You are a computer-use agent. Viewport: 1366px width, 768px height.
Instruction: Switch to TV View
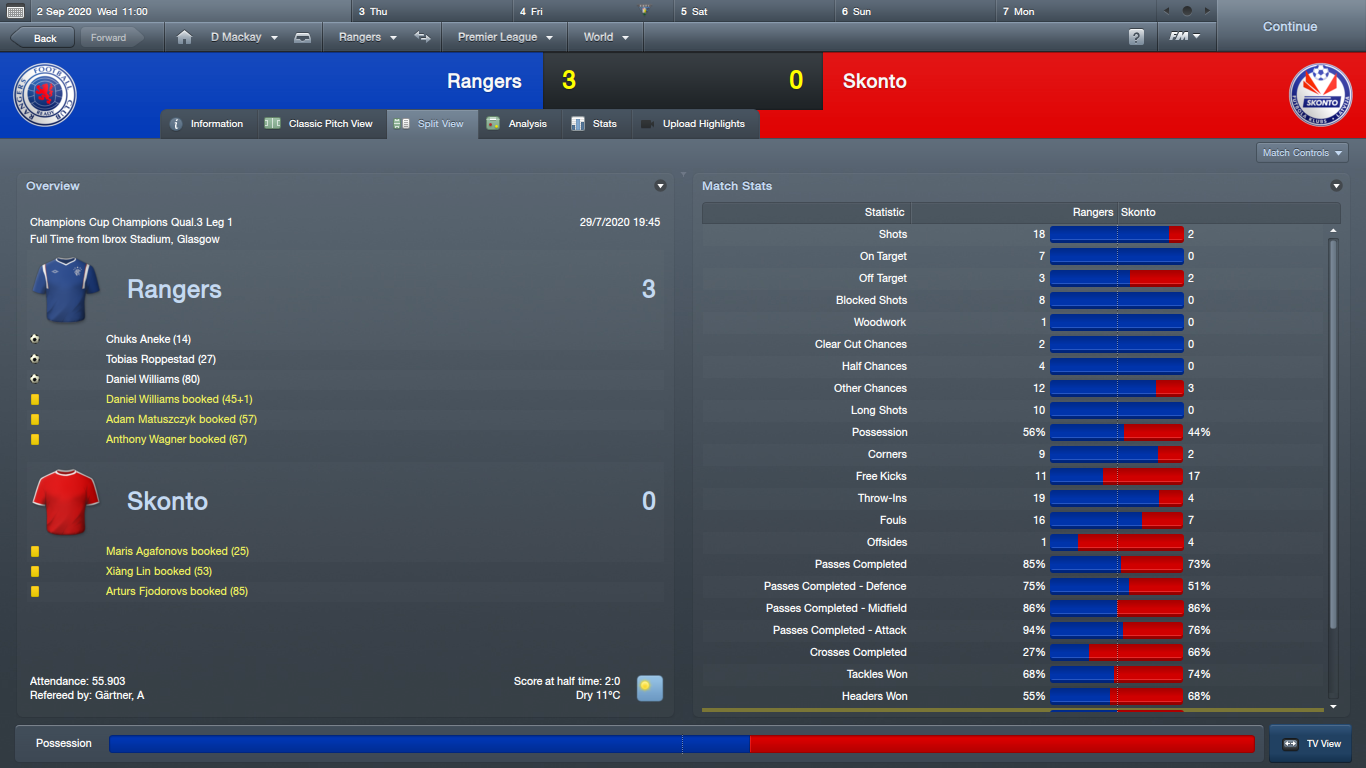[1311, 744]
